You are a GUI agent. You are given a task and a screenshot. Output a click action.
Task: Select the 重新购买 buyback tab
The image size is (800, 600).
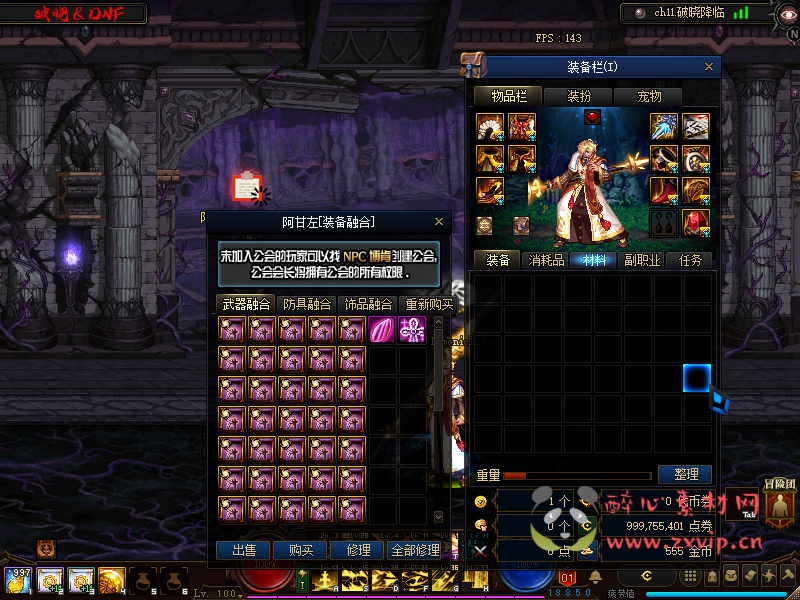coord(428,304)
